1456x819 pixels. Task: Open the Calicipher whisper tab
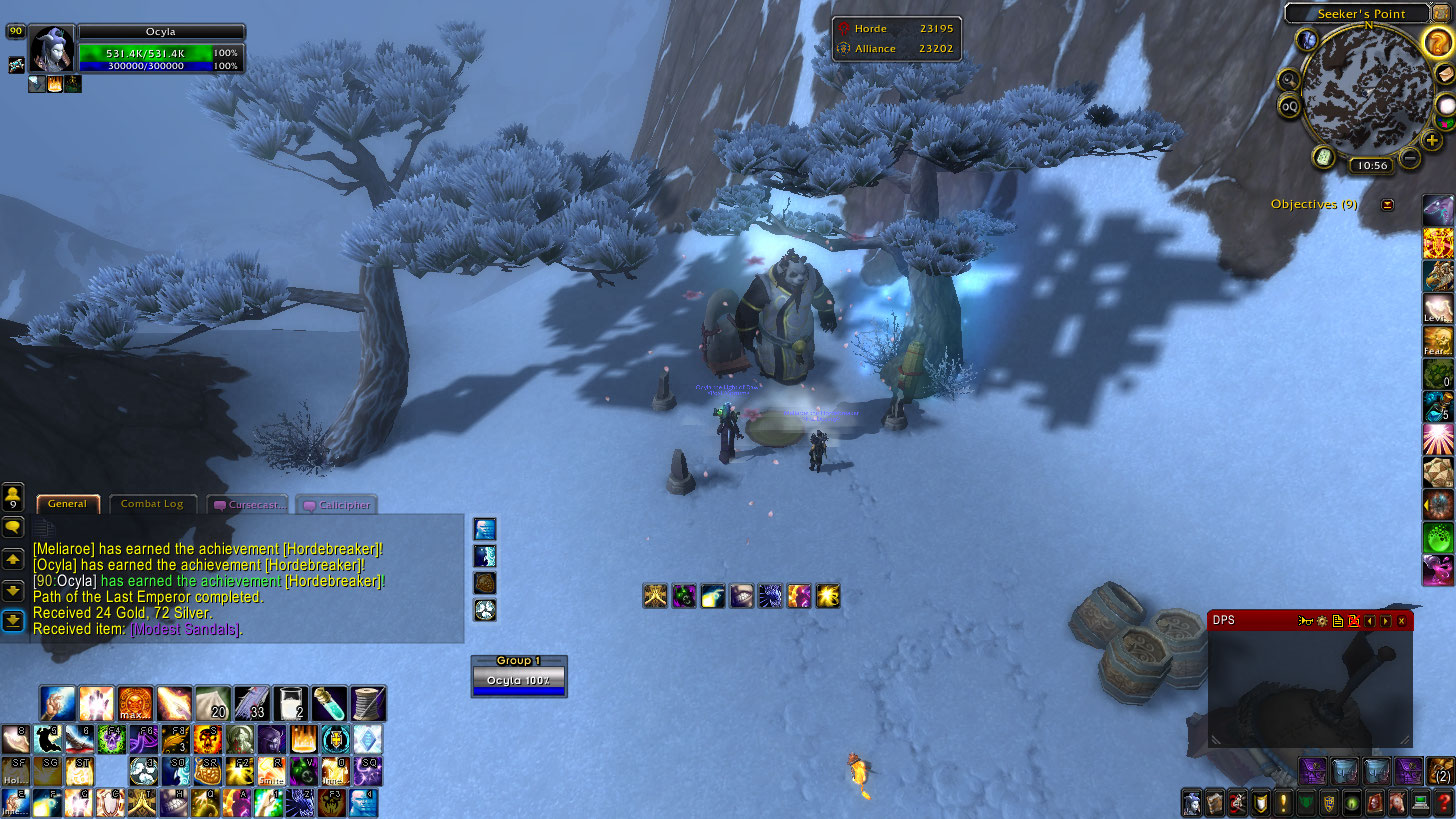[338, 505]
